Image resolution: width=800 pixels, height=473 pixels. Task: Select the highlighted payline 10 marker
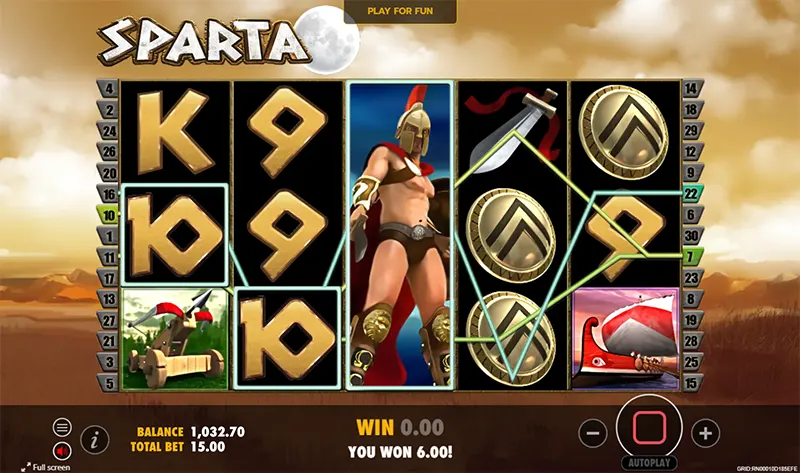(108, 213)
